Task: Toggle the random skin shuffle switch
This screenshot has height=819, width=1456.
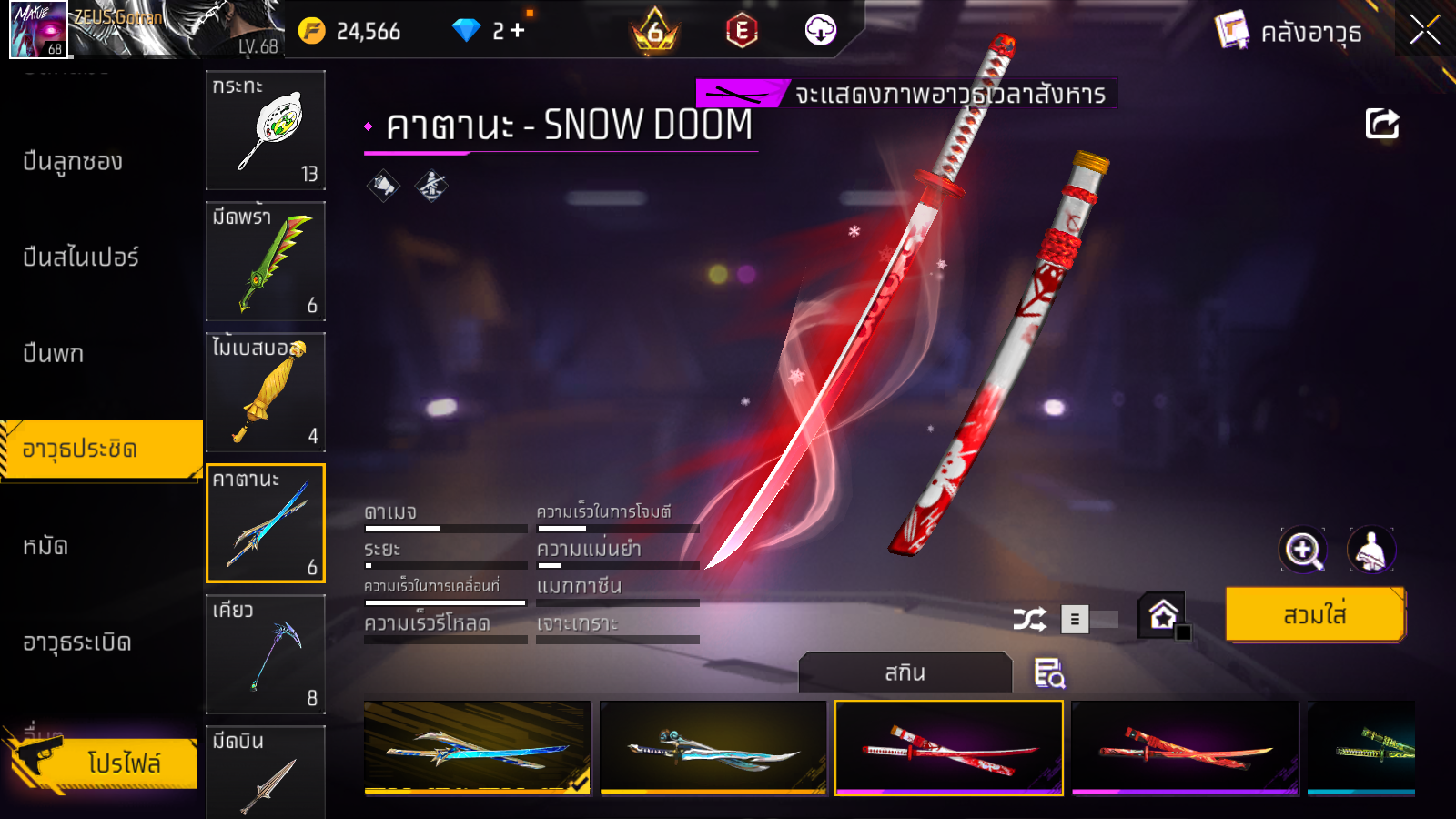Action: click(x=1089, y=620)
